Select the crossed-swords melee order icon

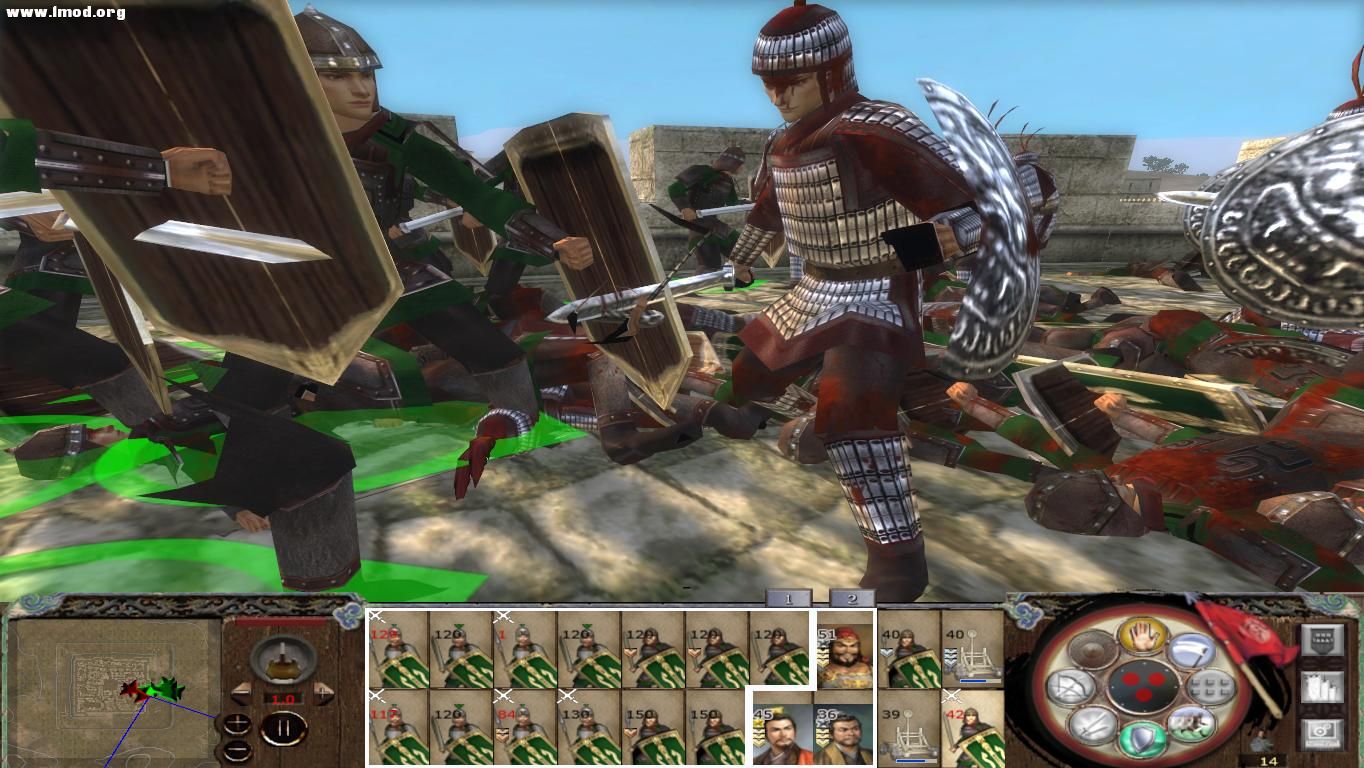[x=1093, y=725]
